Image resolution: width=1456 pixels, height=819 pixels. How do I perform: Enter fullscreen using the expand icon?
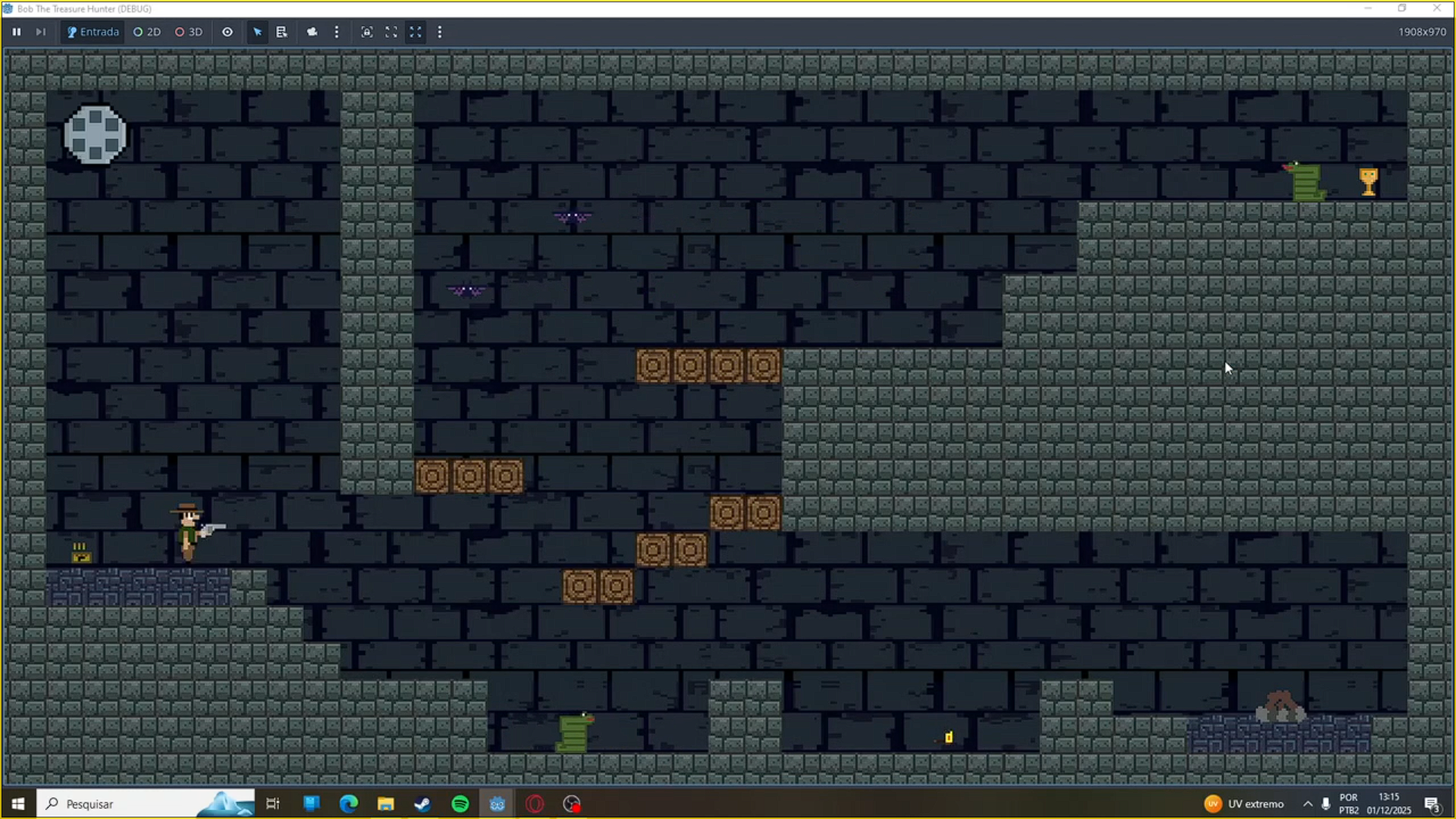[391, 32]
